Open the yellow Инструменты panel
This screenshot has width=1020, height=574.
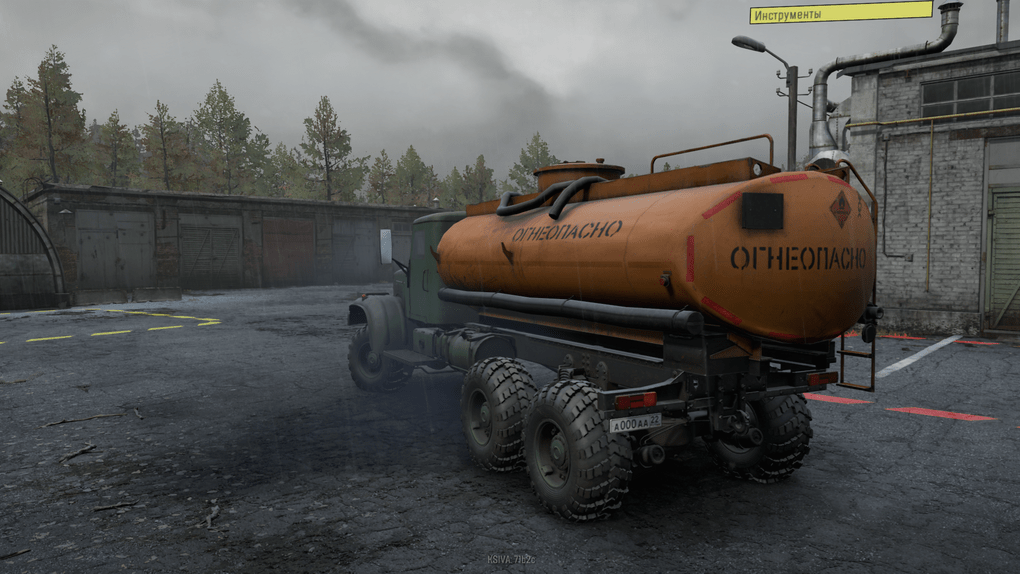[x=840, y=13]
